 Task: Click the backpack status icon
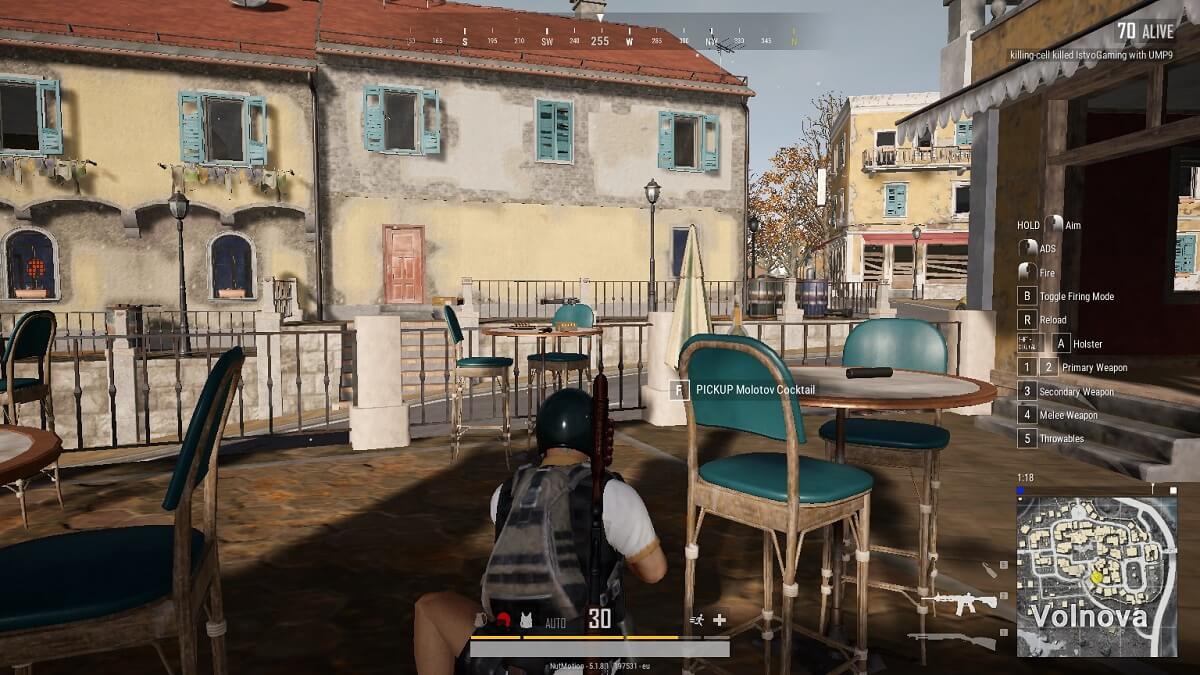pyautogui.click(x=482, y=620)
